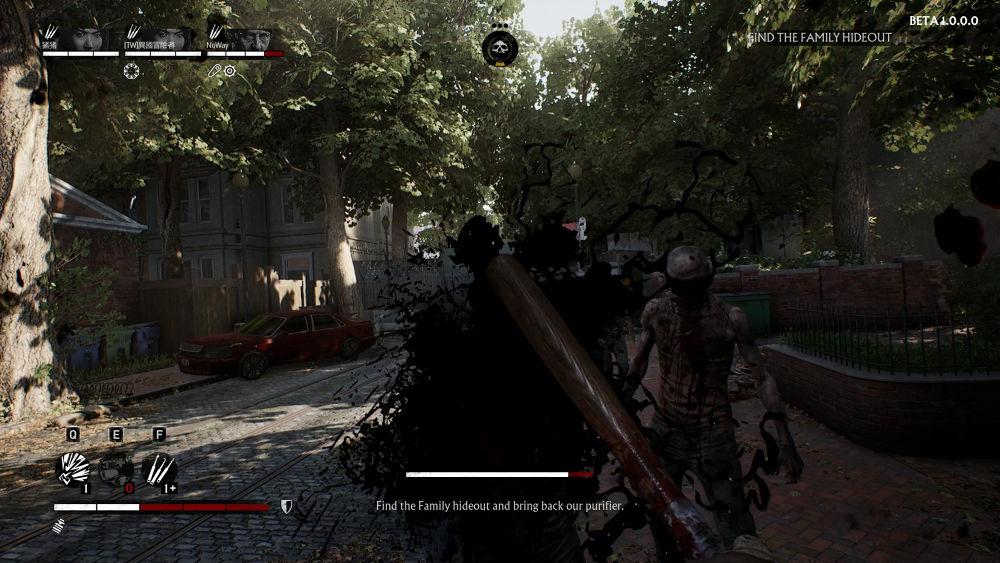Click NoWay's teammate portrait
This screenshot has width=1000, height=563.
coord(253,39)
